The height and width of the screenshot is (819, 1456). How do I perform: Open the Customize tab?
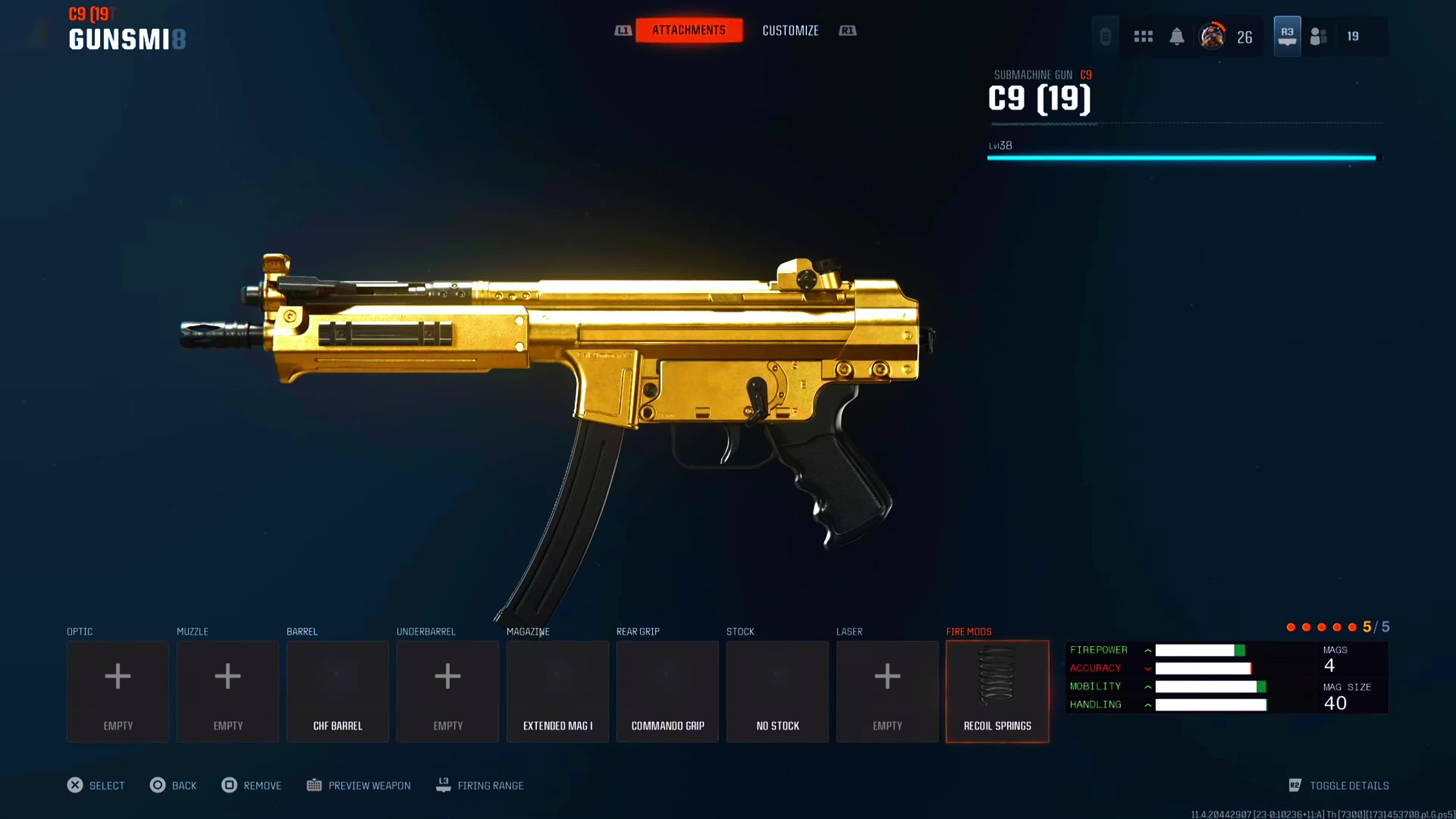tap(790, 30)
